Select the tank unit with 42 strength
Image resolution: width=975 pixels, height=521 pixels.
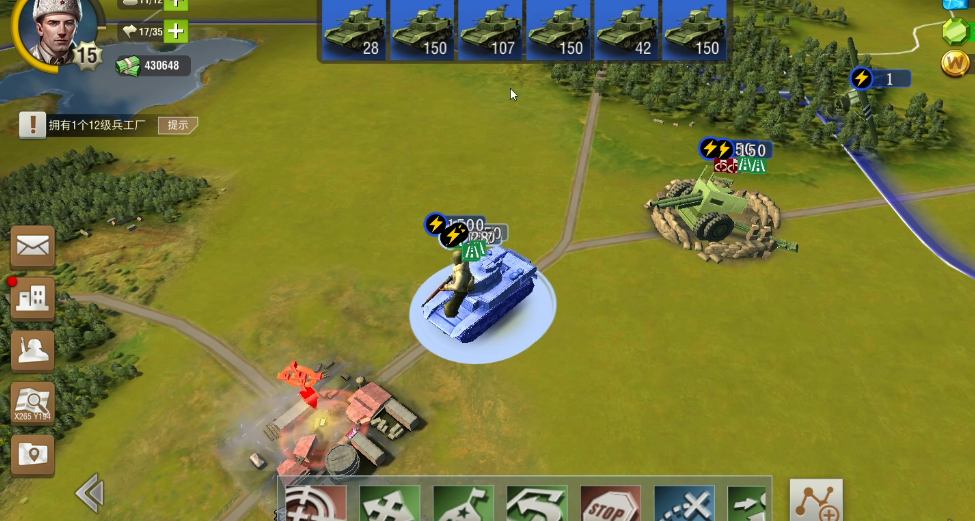tap(626, 31)
